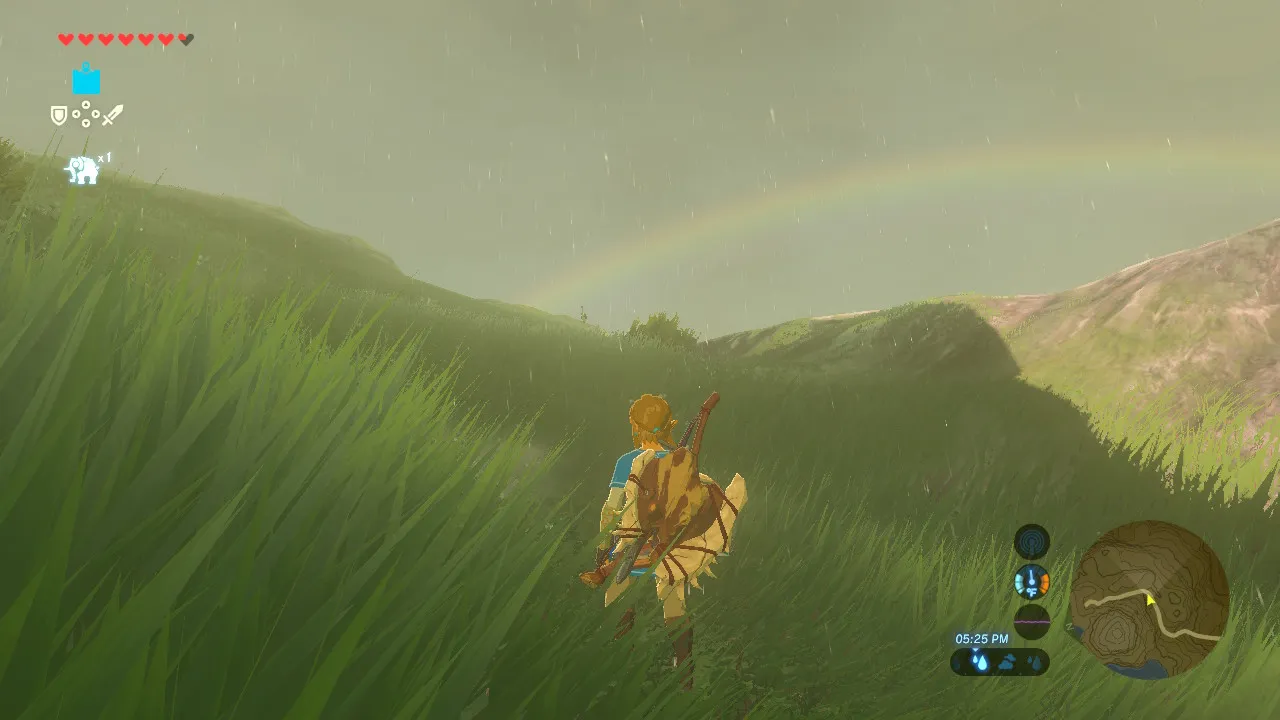The image size is (1280, 720).
Task: Click the registered horse icon labeled x1
Action: 81,168
